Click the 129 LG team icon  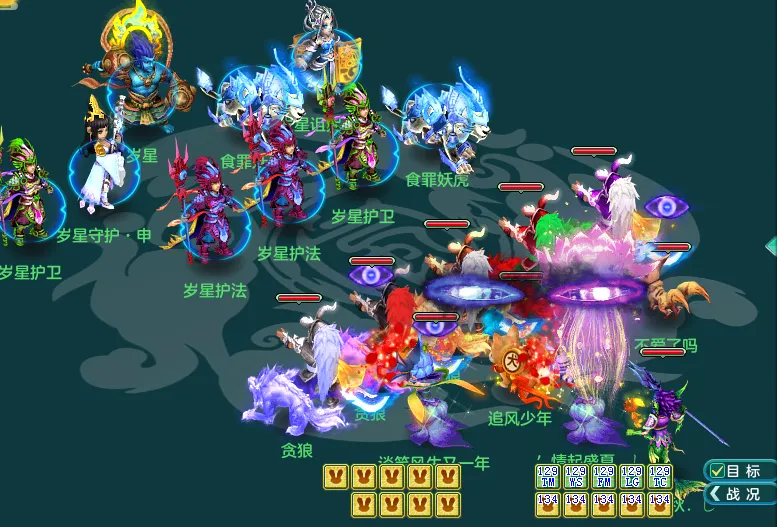(632, 476)
